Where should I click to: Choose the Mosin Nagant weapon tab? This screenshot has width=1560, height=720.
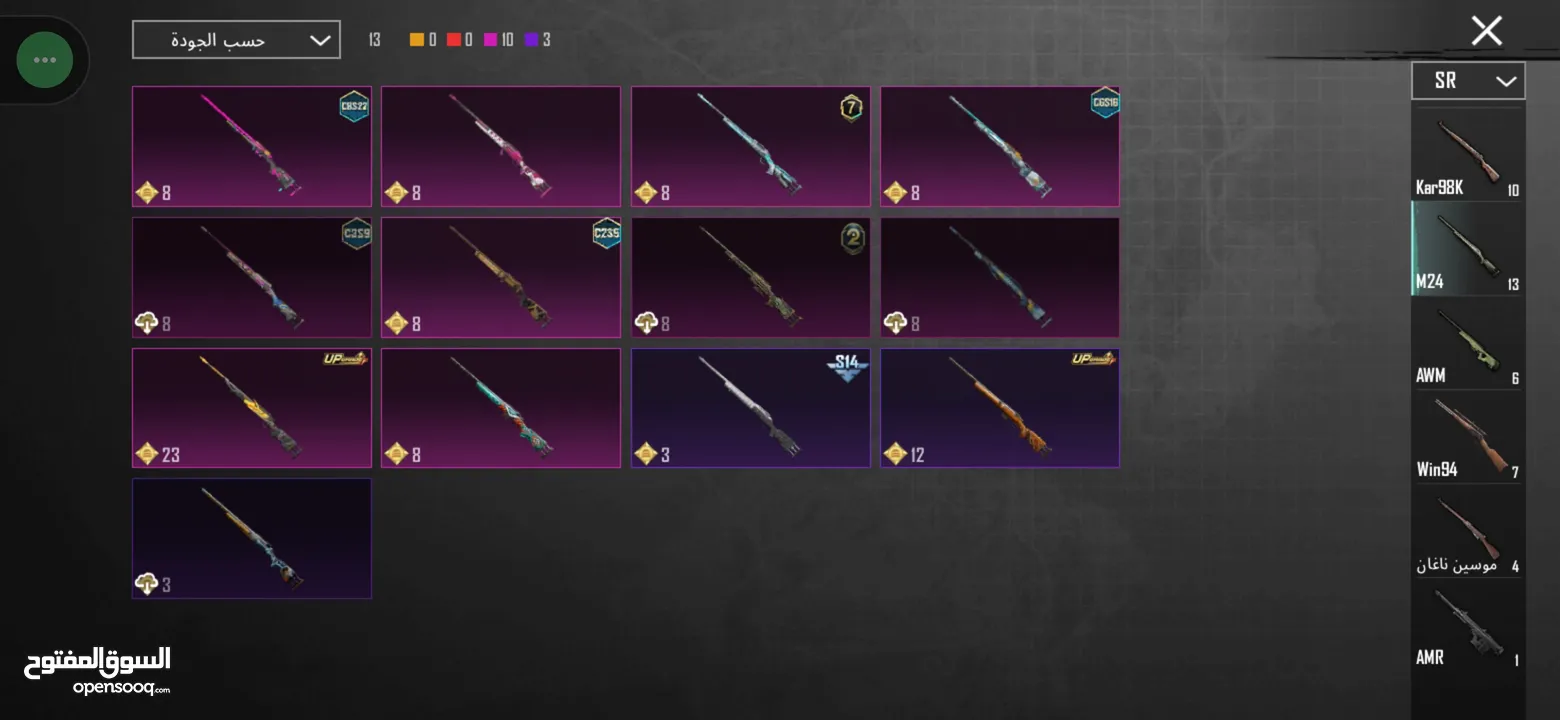click(x=1467, y=532)
